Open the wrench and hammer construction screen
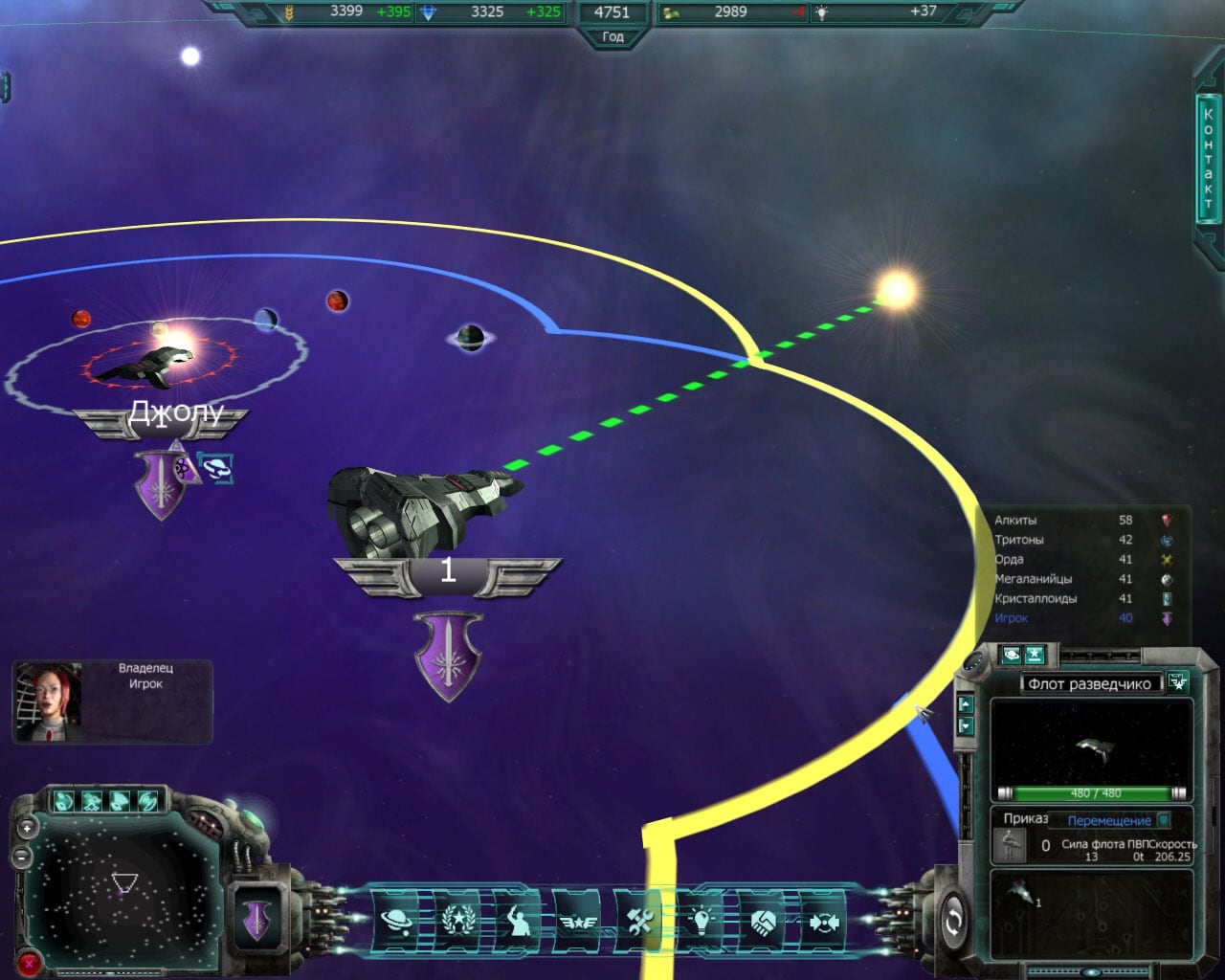Image resolution: width=1225 pixels, height=980 pixels. click(639, 921)
